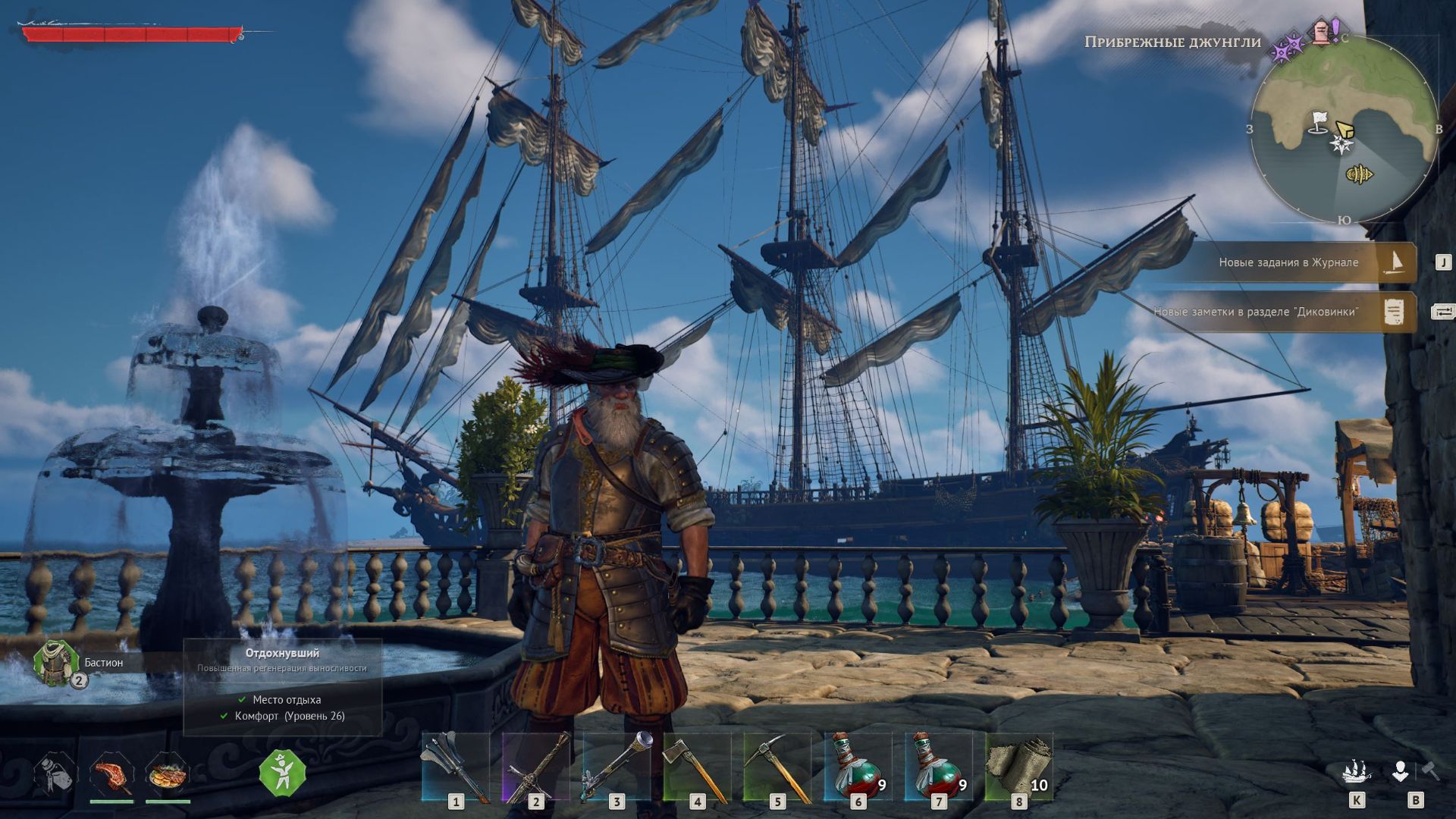Select the woodcutting axe in slot 4

click(696, 767)
